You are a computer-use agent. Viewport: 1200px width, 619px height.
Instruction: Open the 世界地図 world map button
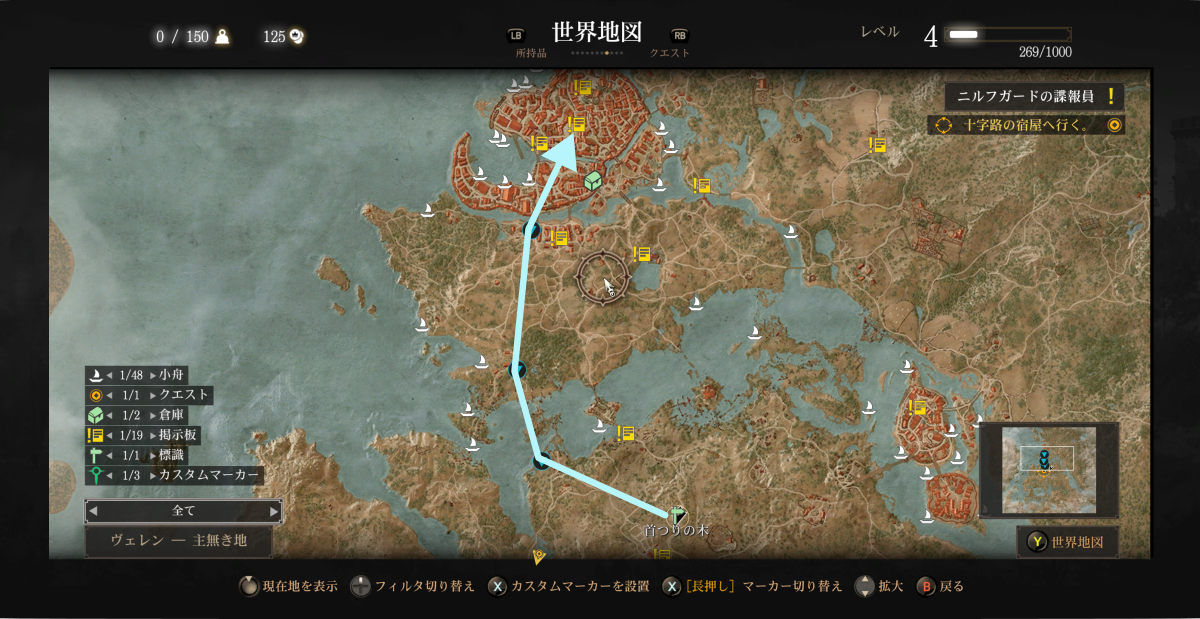pyautogui.click(x=1067, y=542)
